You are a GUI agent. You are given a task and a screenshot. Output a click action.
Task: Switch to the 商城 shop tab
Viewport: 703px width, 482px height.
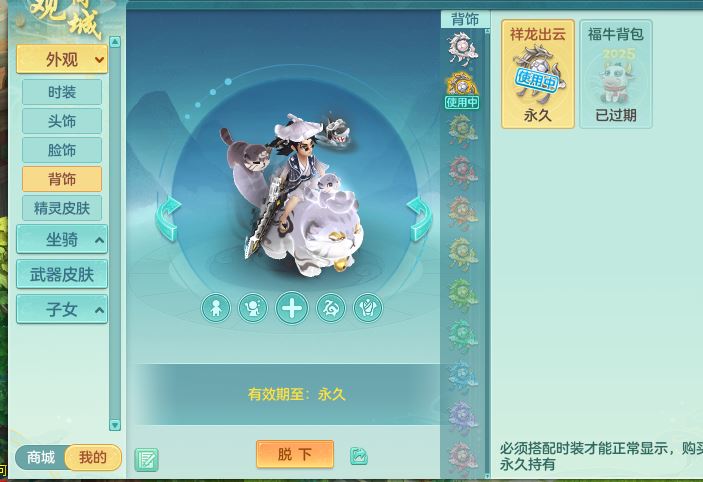click(x=41, y=457)
